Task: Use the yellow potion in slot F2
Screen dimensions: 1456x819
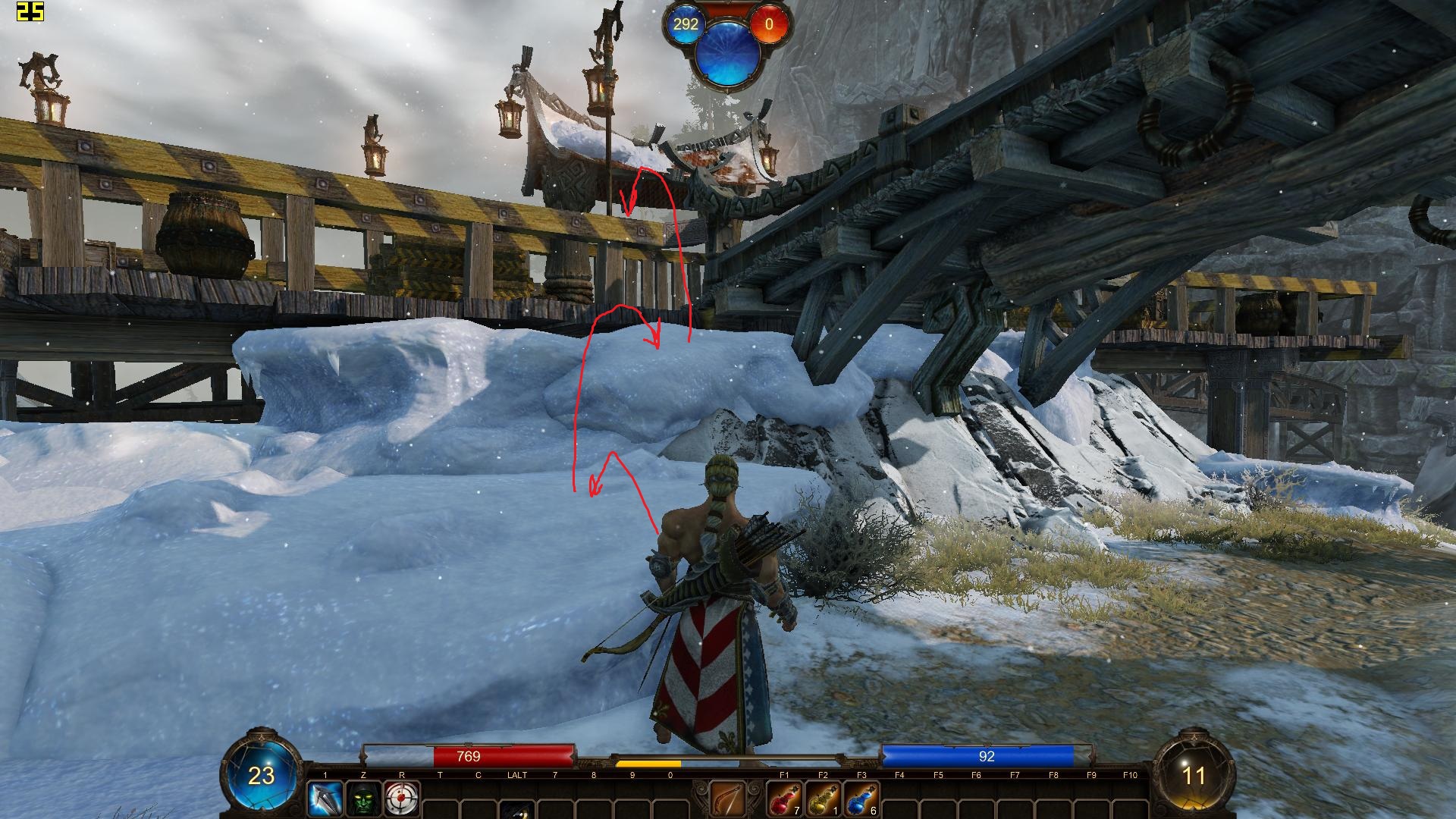Action: click(823, 799)
